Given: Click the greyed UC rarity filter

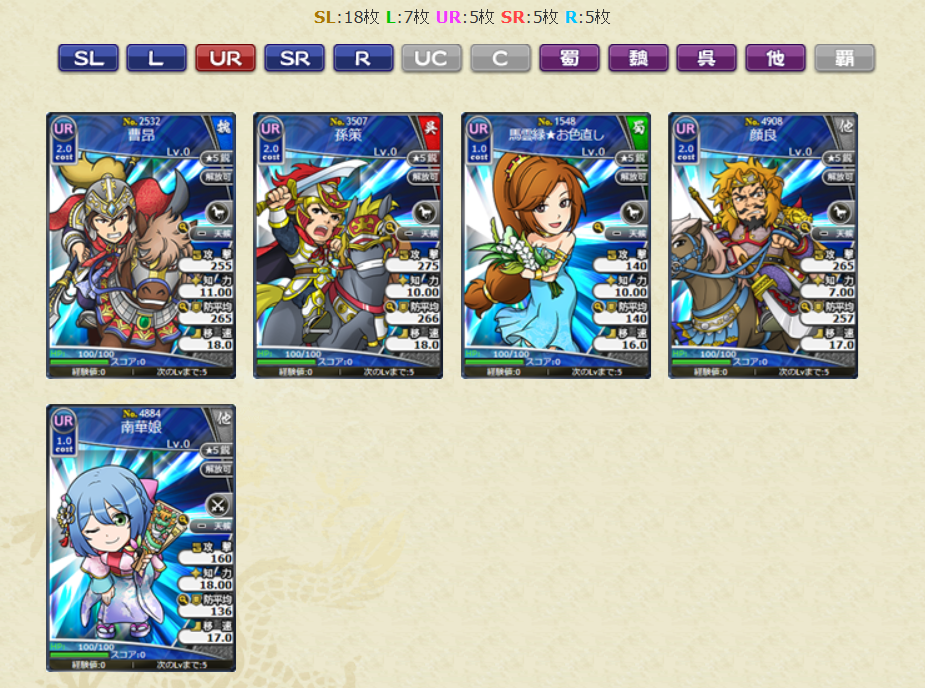Looking at the screenshot, I should pyautogui.click(x=431, y=58).
